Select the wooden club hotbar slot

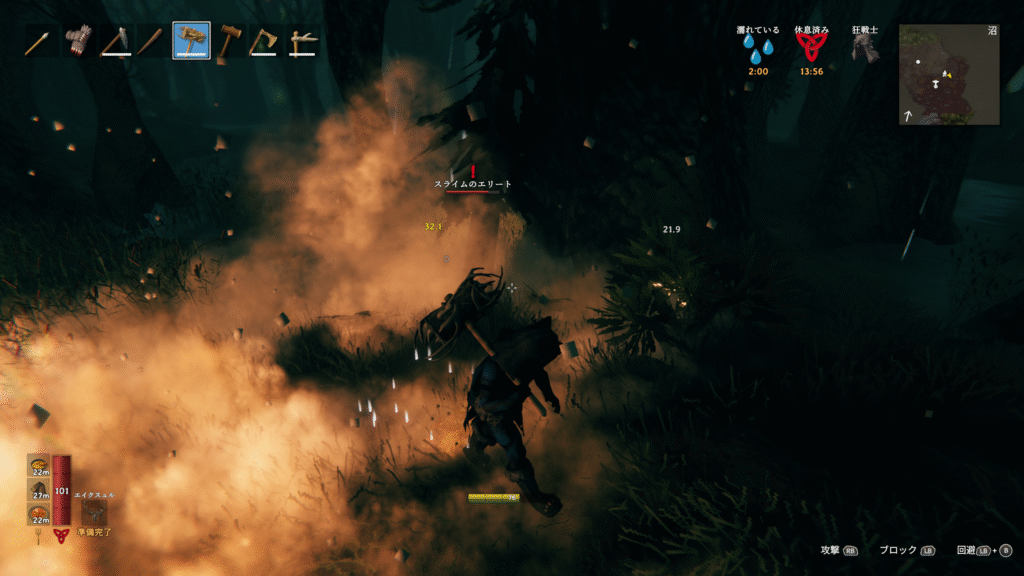[153, 42]
